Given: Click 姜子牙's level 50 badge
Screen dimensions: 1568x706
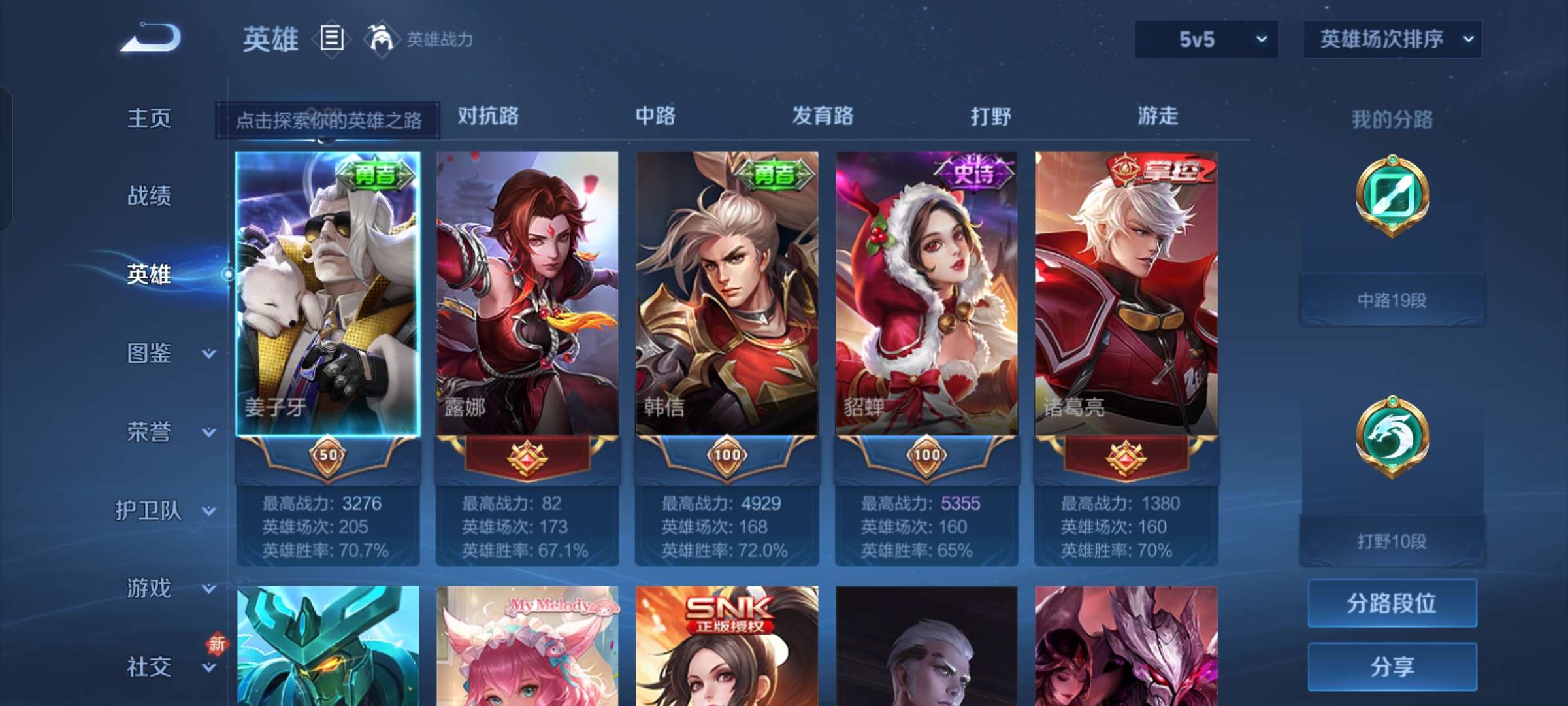Looking at the screenshot, I should [x=329, y=458].
